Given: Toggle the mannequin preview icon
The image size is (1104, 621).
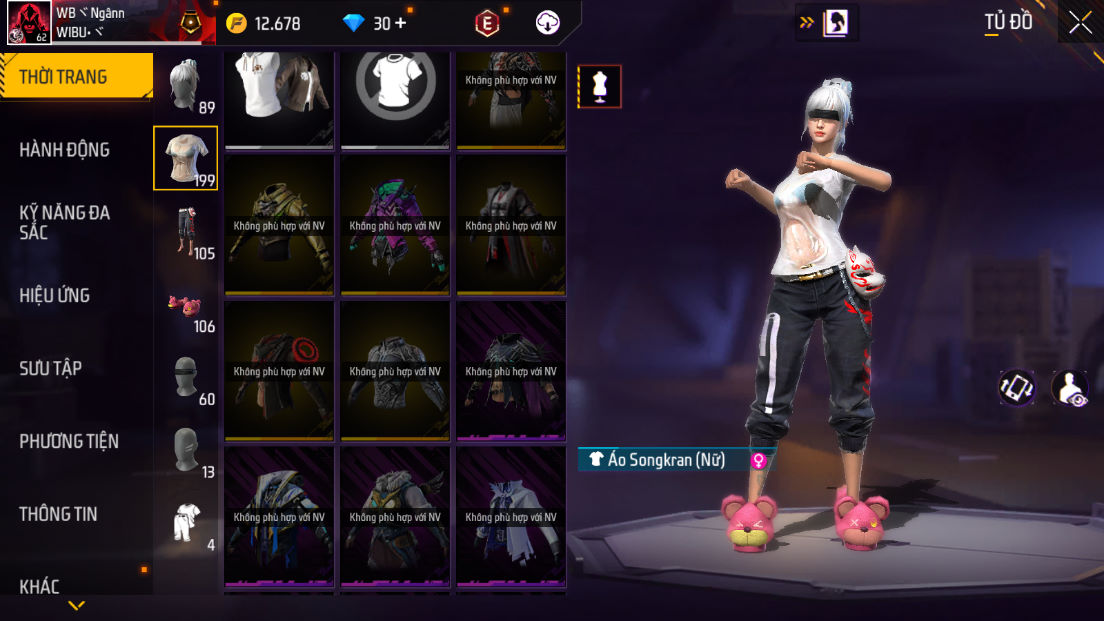Looking at the screenshot, I should [600, 87].
